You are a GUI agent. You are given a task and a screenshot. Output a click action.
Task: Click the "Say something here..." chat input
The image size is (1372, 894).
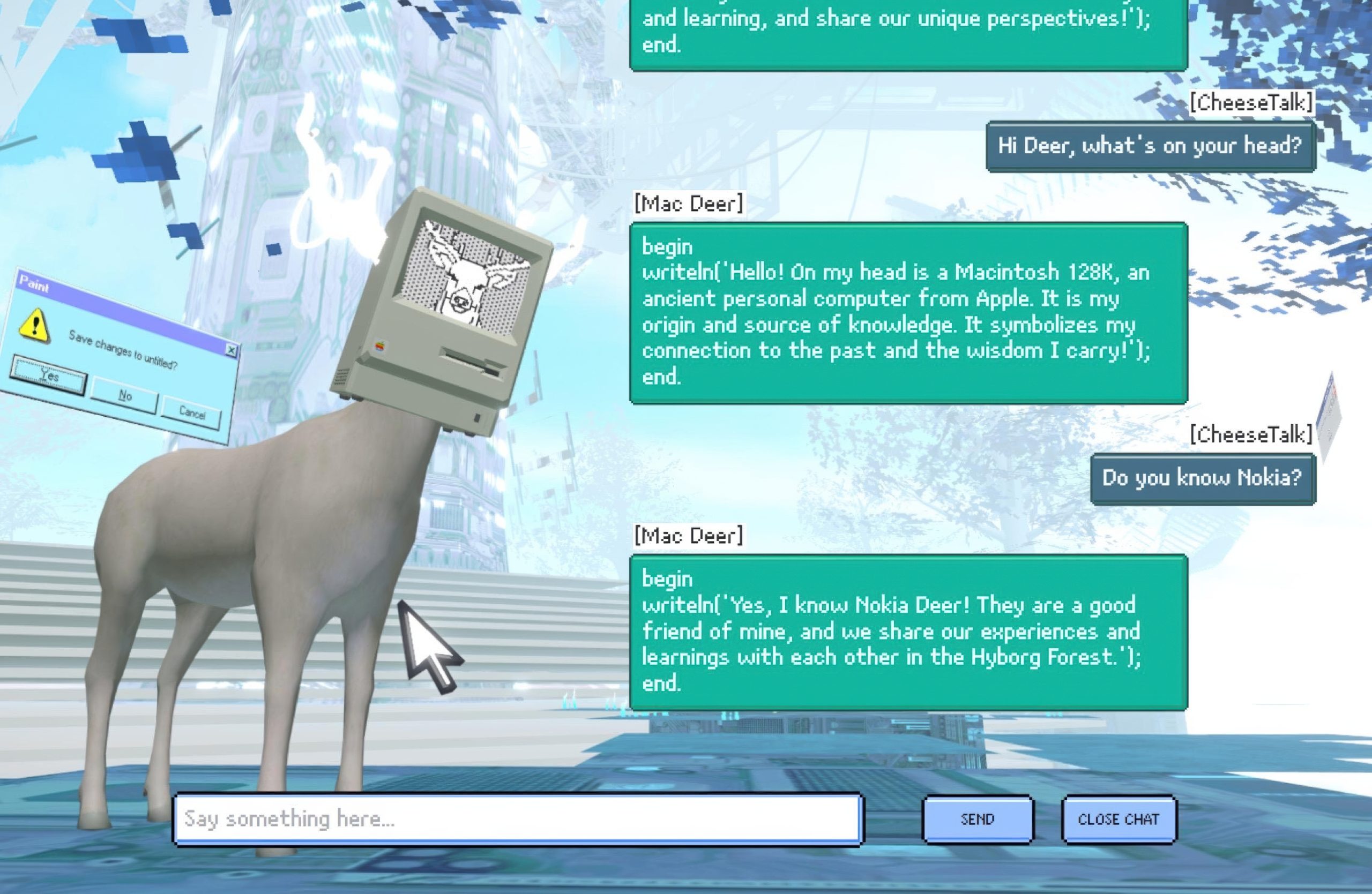pos(518,819)
